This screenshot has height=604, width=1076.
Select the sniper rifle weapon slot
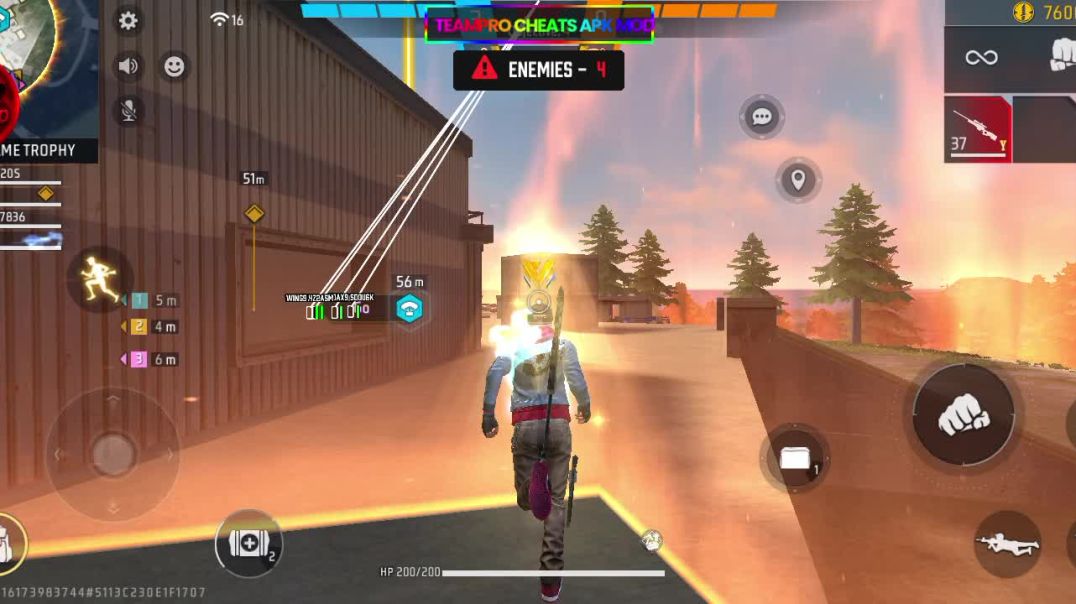coord(978,129)
